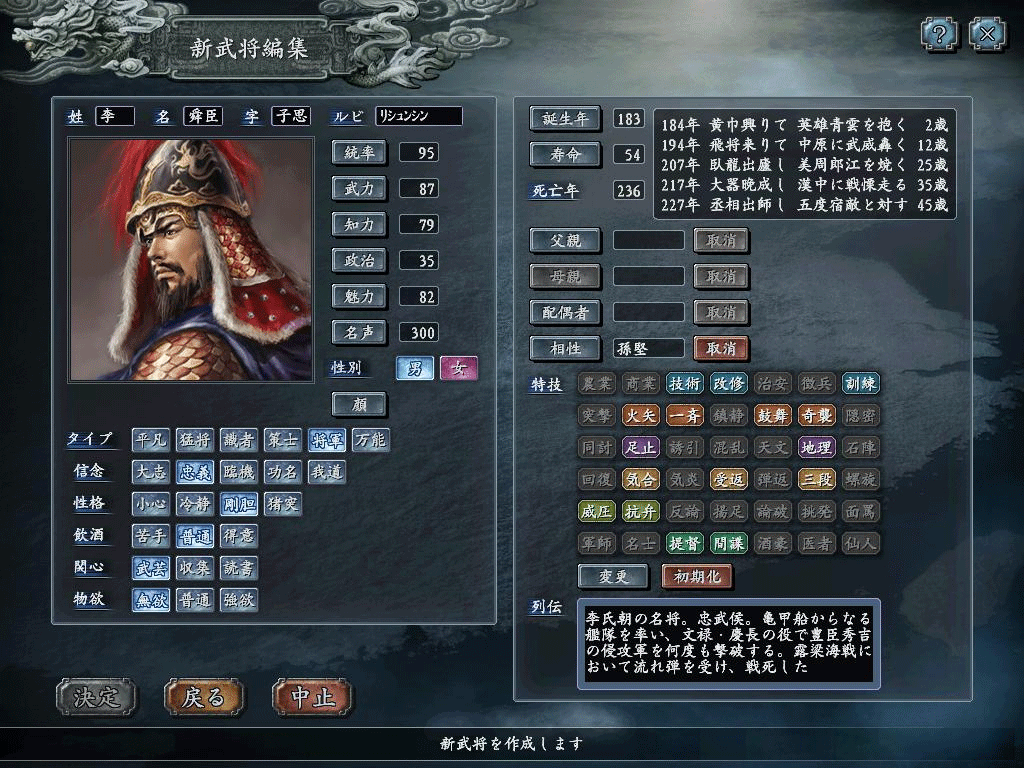Image resolution: width=1024 pixels, height=768 pixels.
Task: Open the 相性 compatibility selection
Action: (565, 348)
